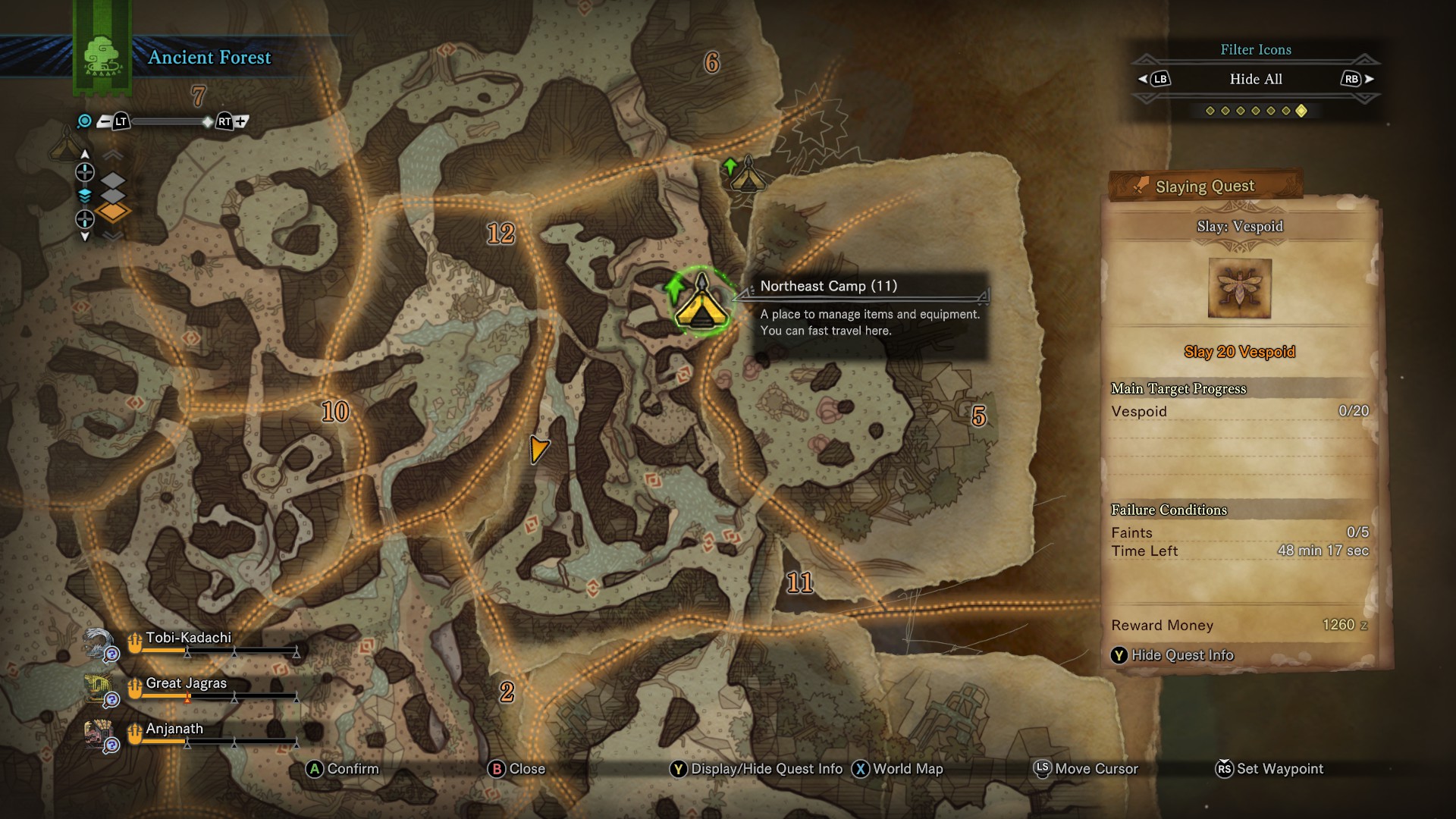Click the right arrow of Filter Icons

coord(1369,79)
